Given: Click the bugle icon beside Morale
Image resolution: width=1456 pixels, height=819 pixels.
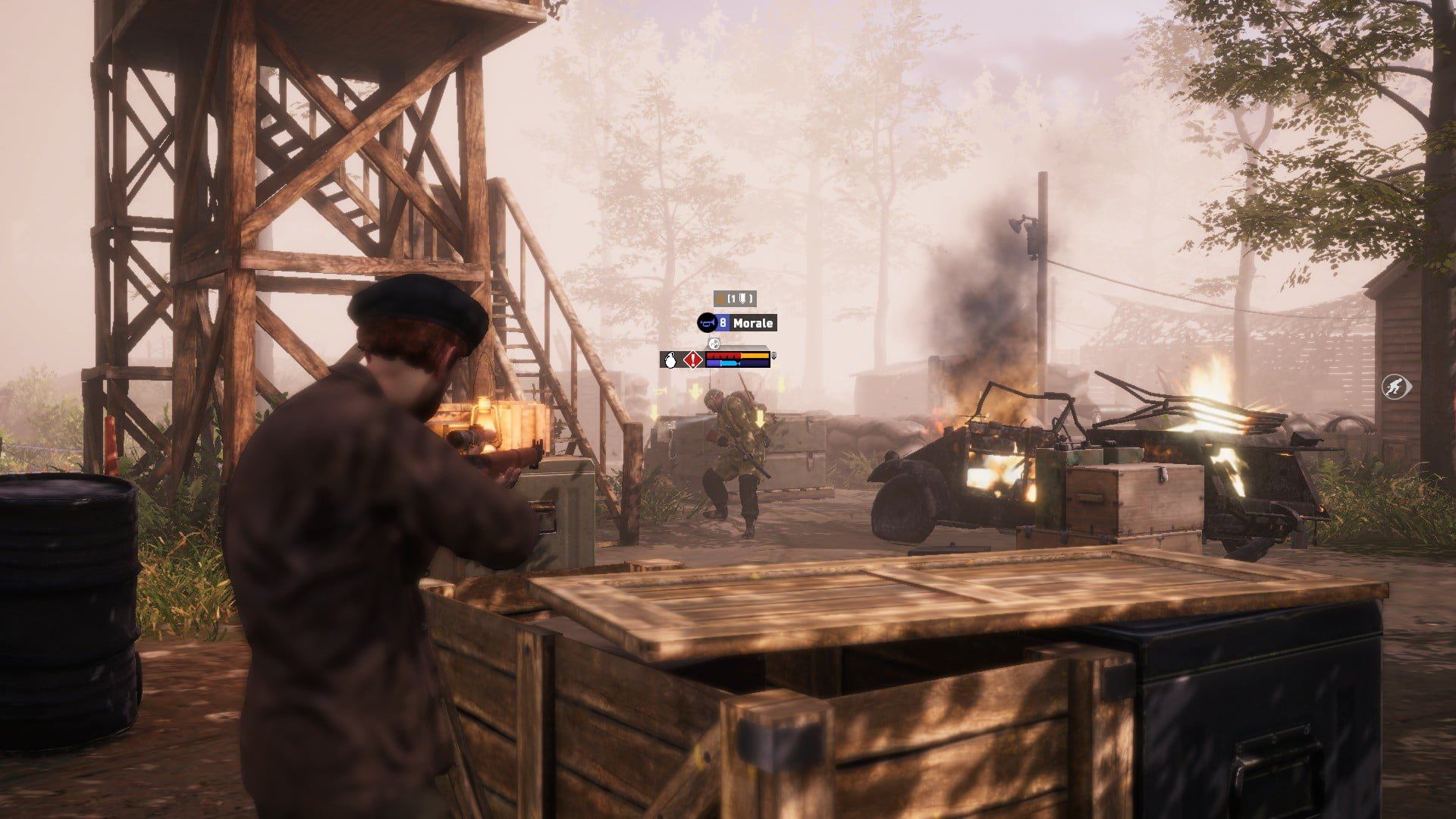Looking at the screenshot, I should click(x=707, y=323).
